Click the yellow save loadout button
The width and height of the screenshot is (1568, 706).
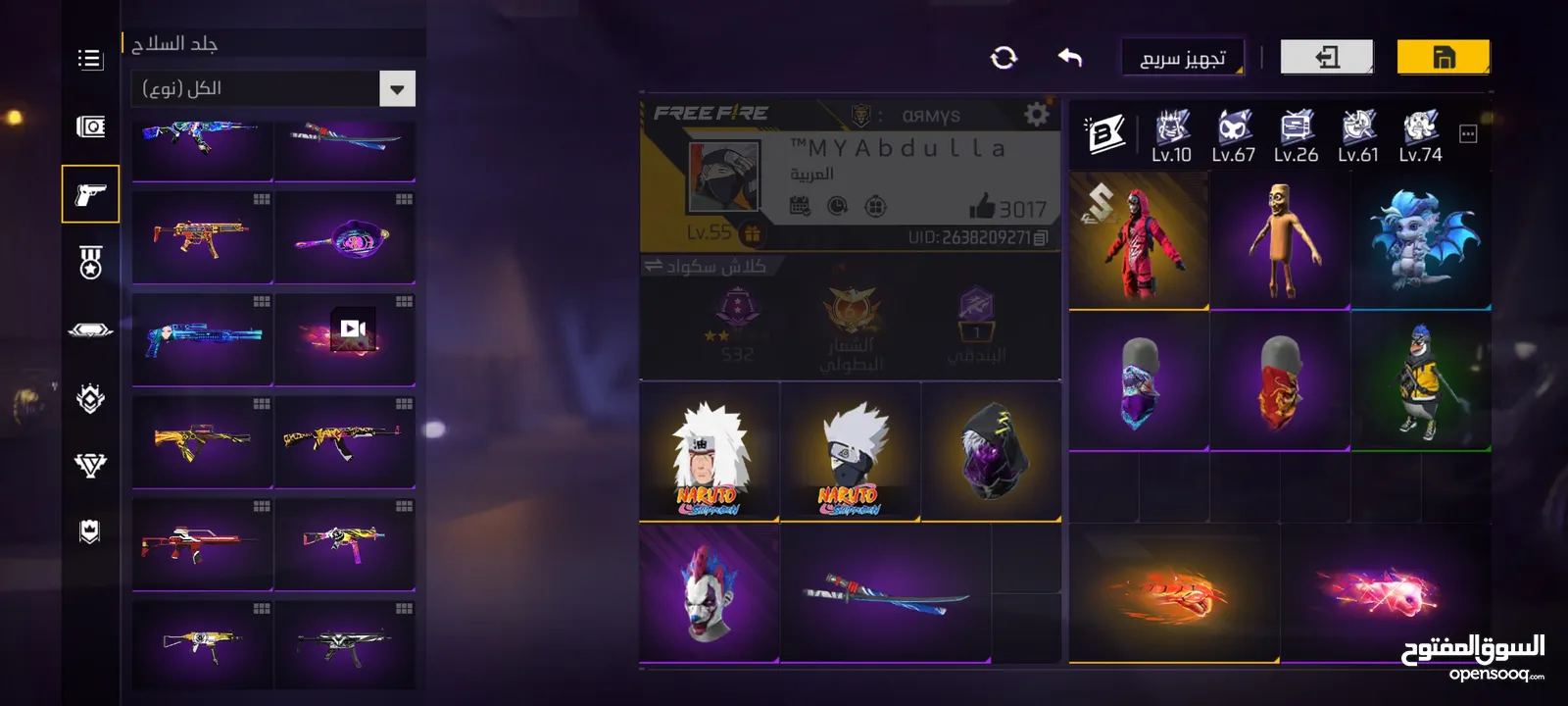coord(1443,57)
